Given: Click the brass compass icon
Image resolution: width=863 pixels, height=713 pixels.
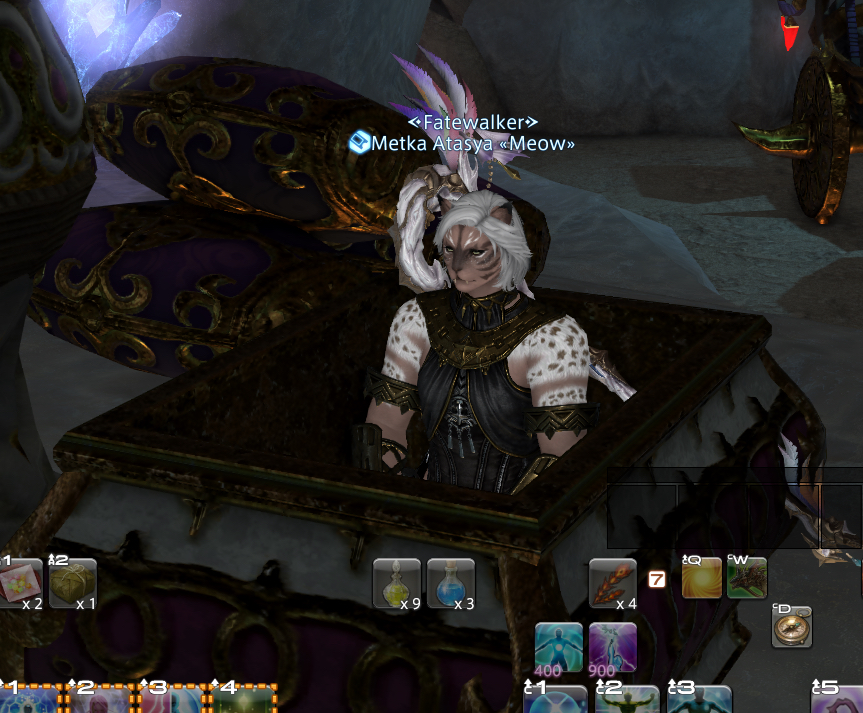Looking at the screenshot, I should pos(792,626).
